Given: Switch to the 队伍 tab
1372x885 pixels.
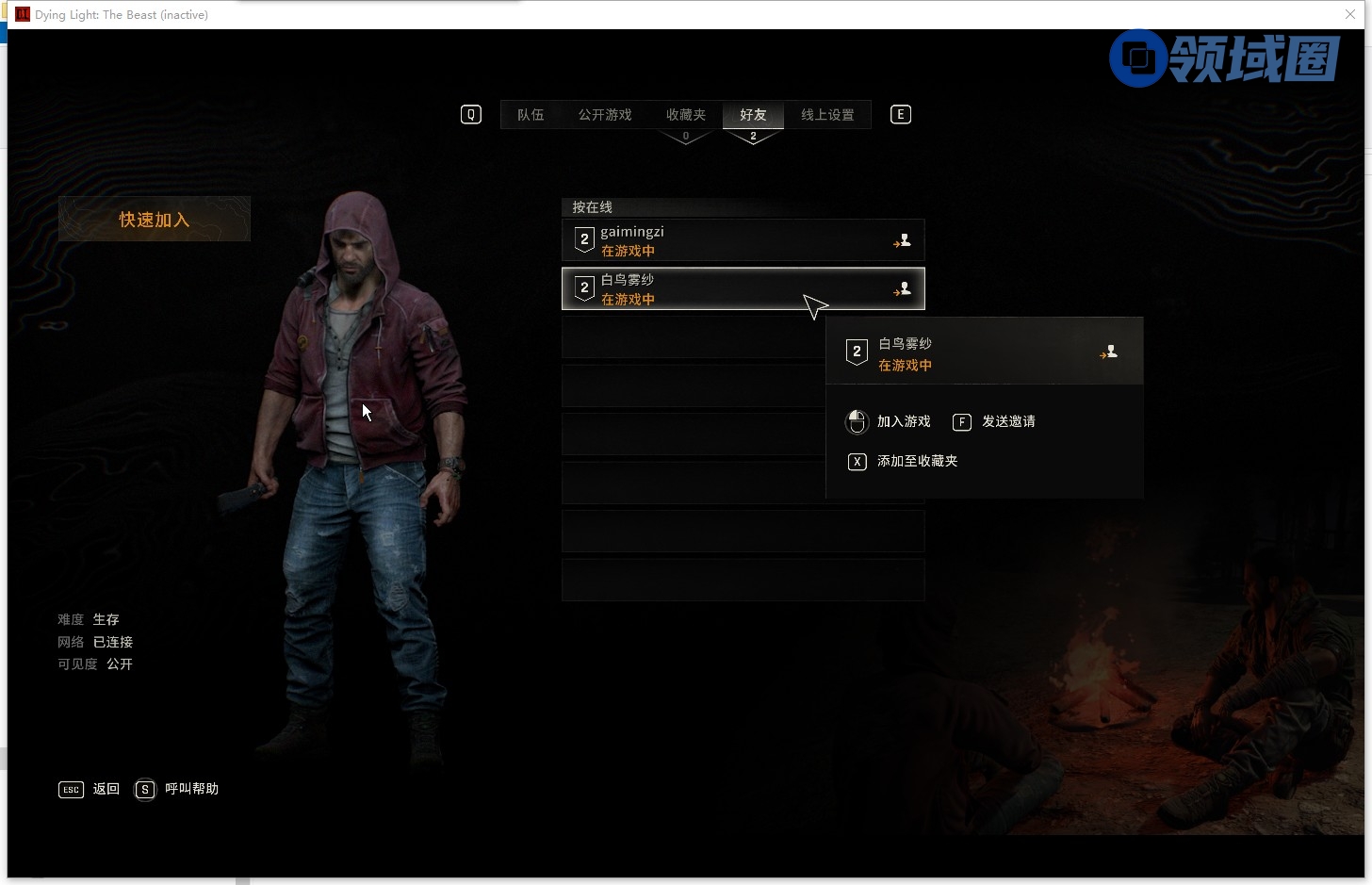Looking at the screenshot, I should pyautogui.click(x=531, y=115).
